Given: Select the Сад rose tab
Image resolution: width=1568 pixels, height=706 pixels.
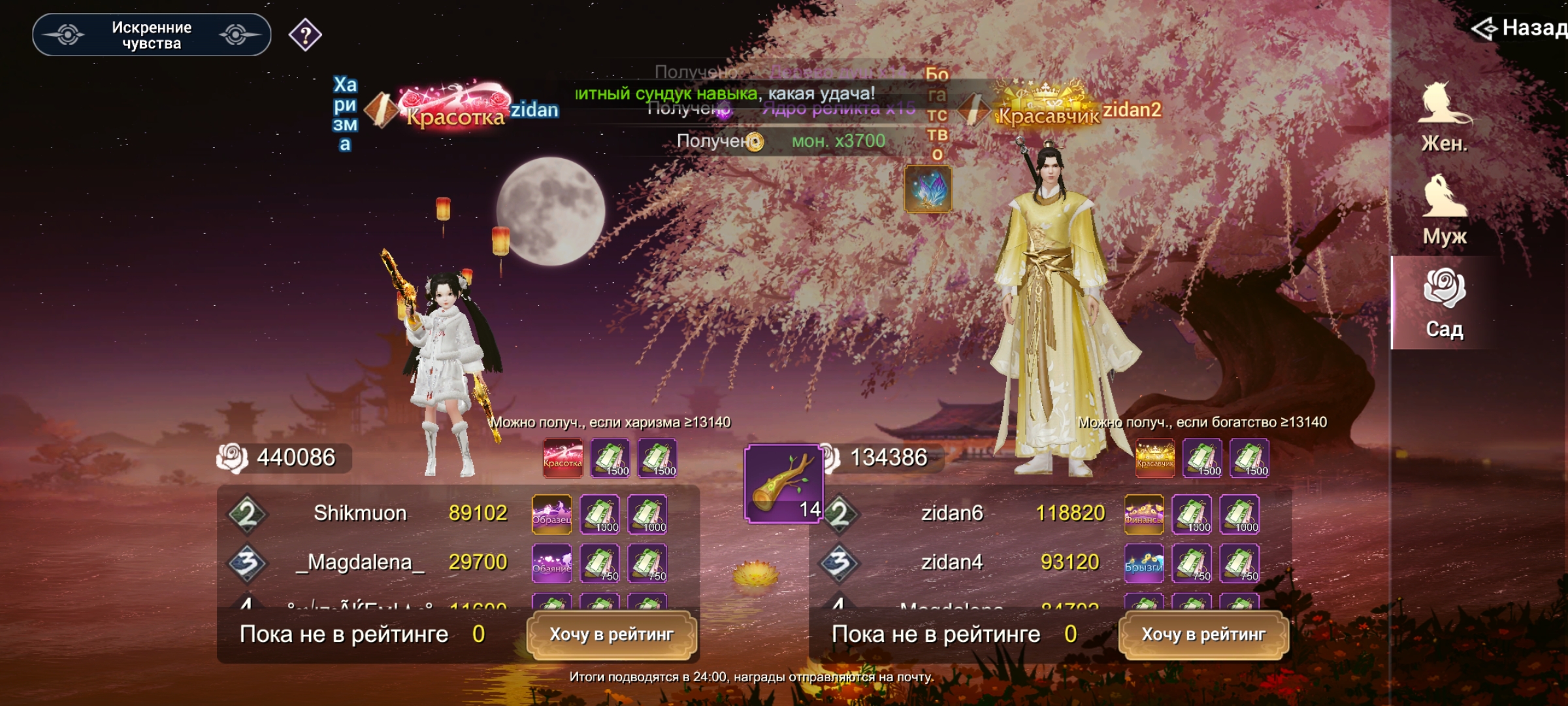Looking at the screenshot, I should coord(1445,303).
